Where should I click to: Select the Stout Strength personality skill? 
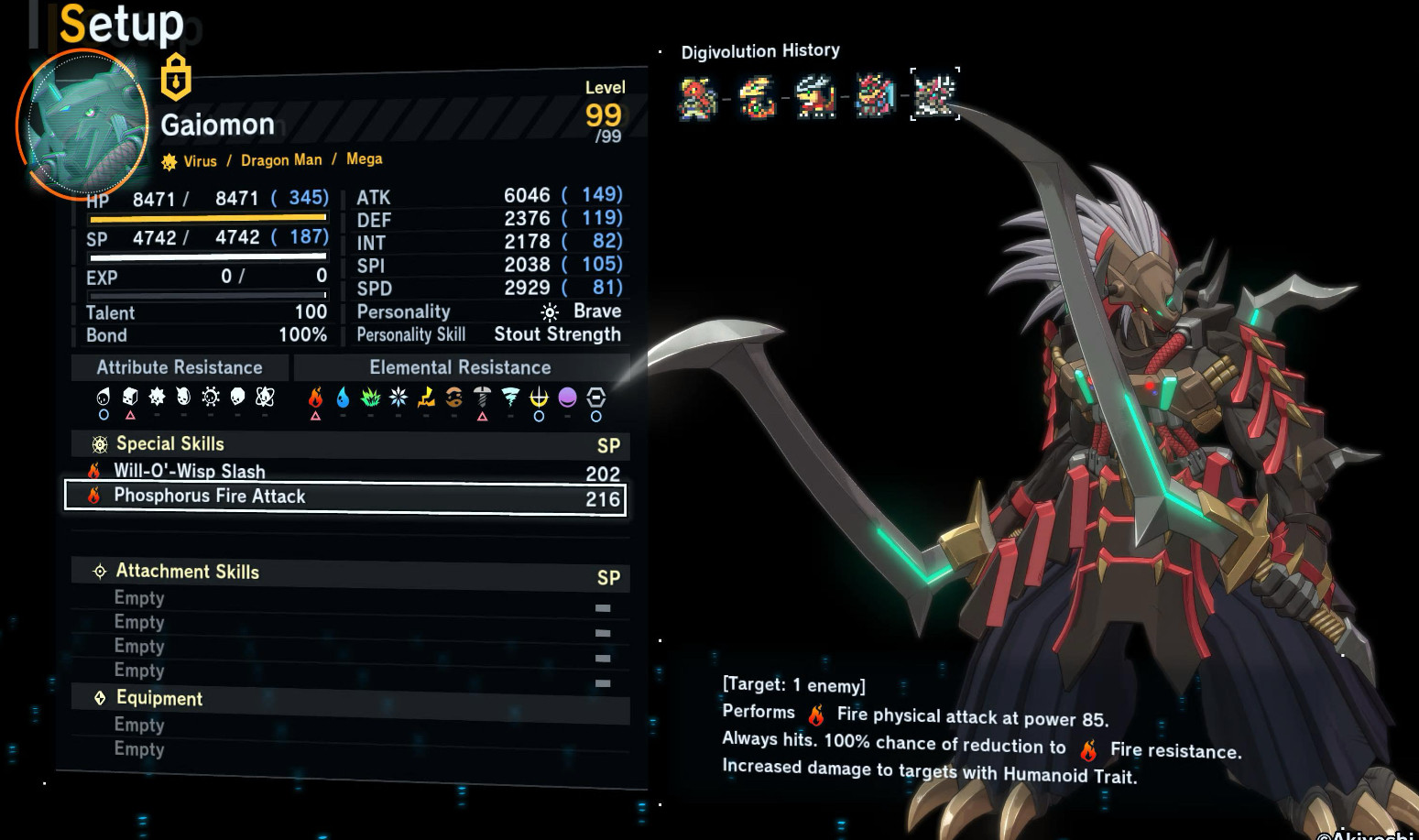[x=557, y=334]
